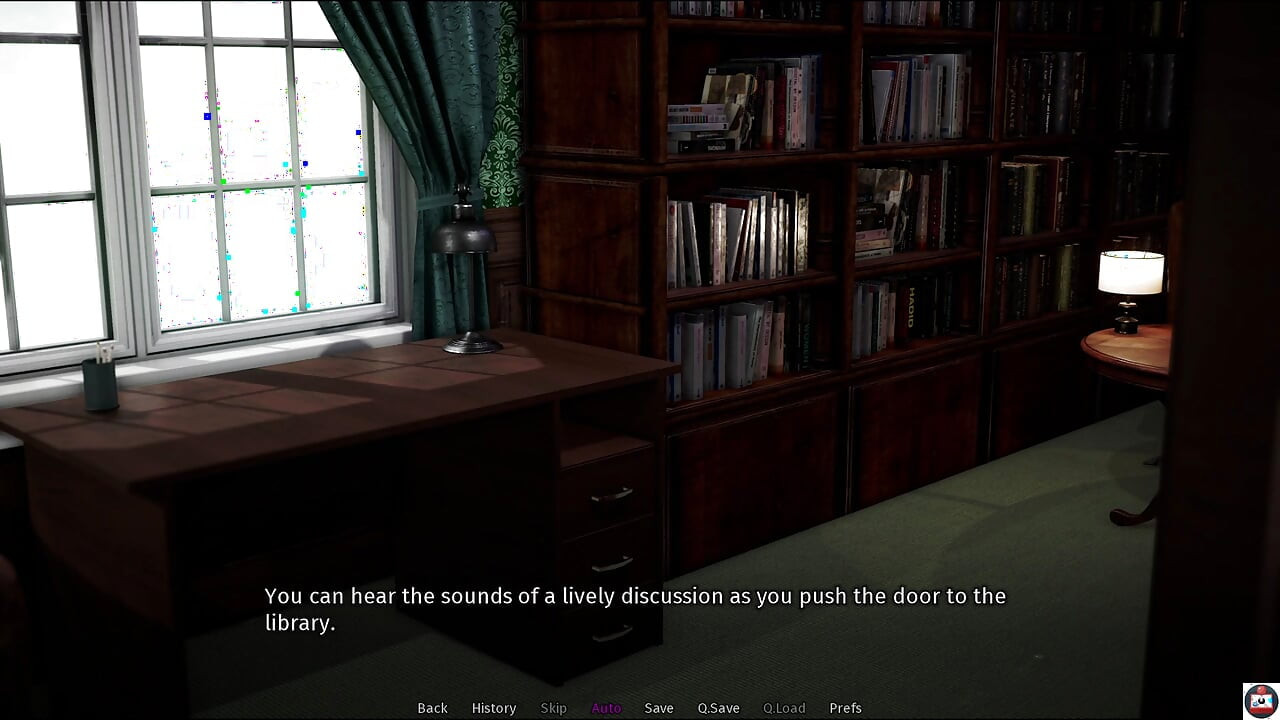Open the dialogue History log

(494, 708)
